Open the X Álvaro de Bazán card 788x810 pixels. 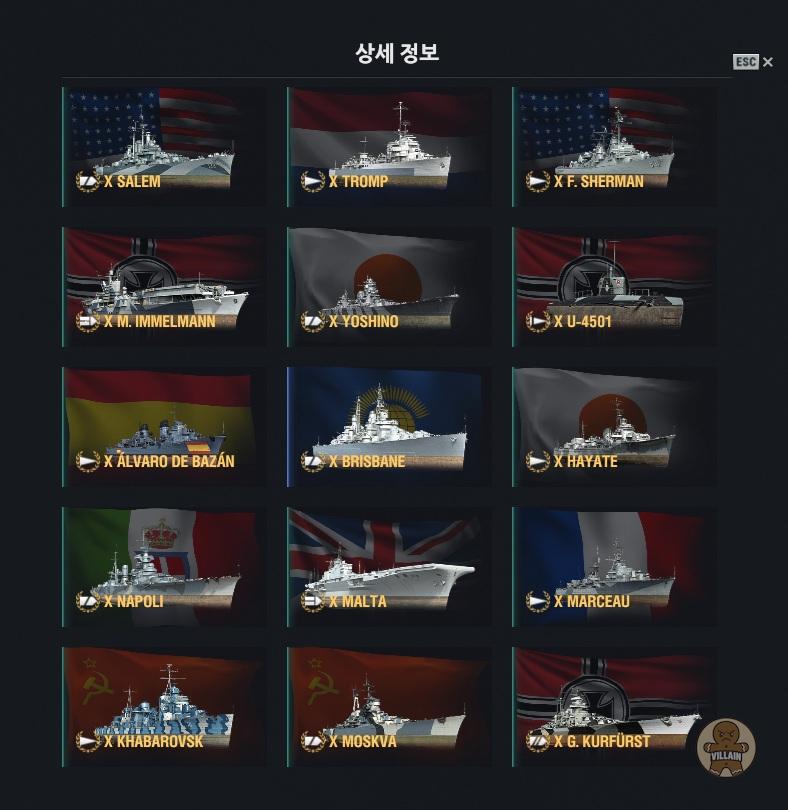(163, 426)
